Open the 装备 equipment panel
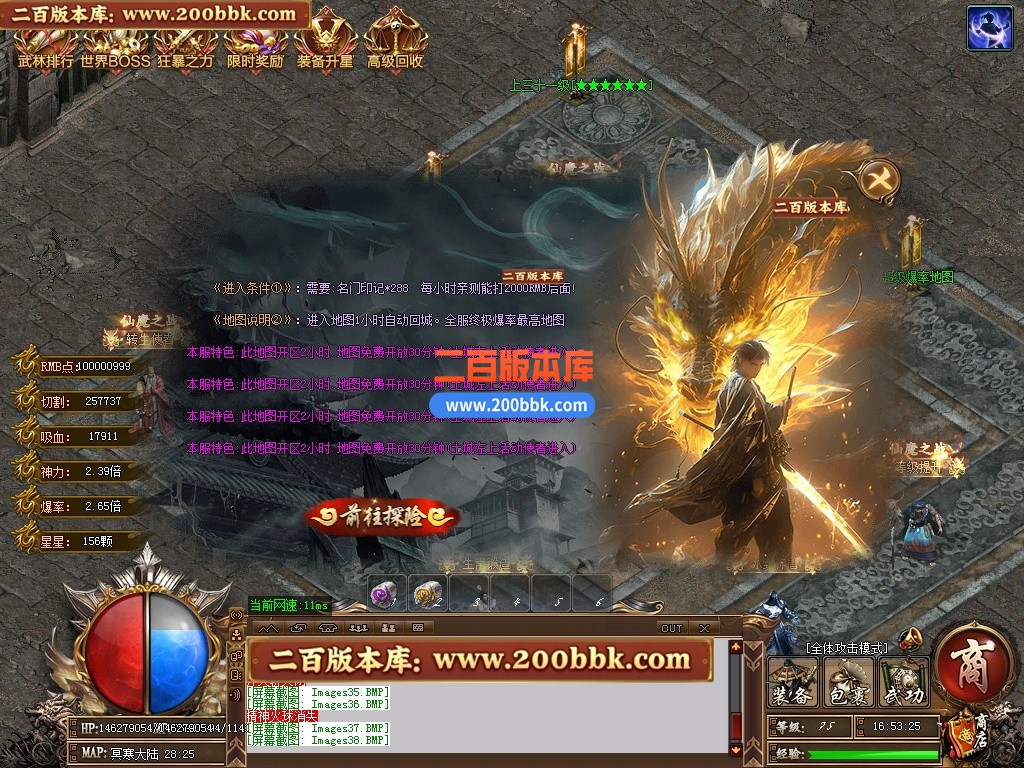 point(792,682)
